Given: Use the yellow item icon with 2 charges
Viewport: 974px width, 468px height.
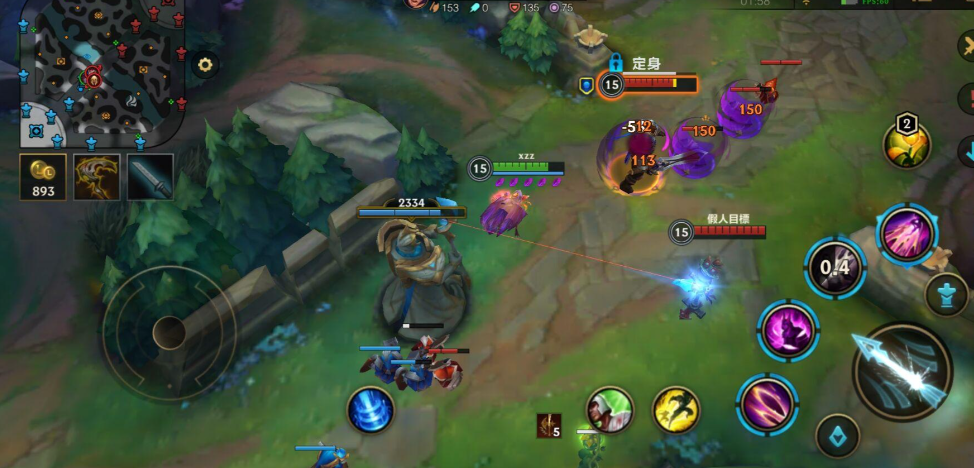Looking at the screenshot, I should tap(906, 145).
